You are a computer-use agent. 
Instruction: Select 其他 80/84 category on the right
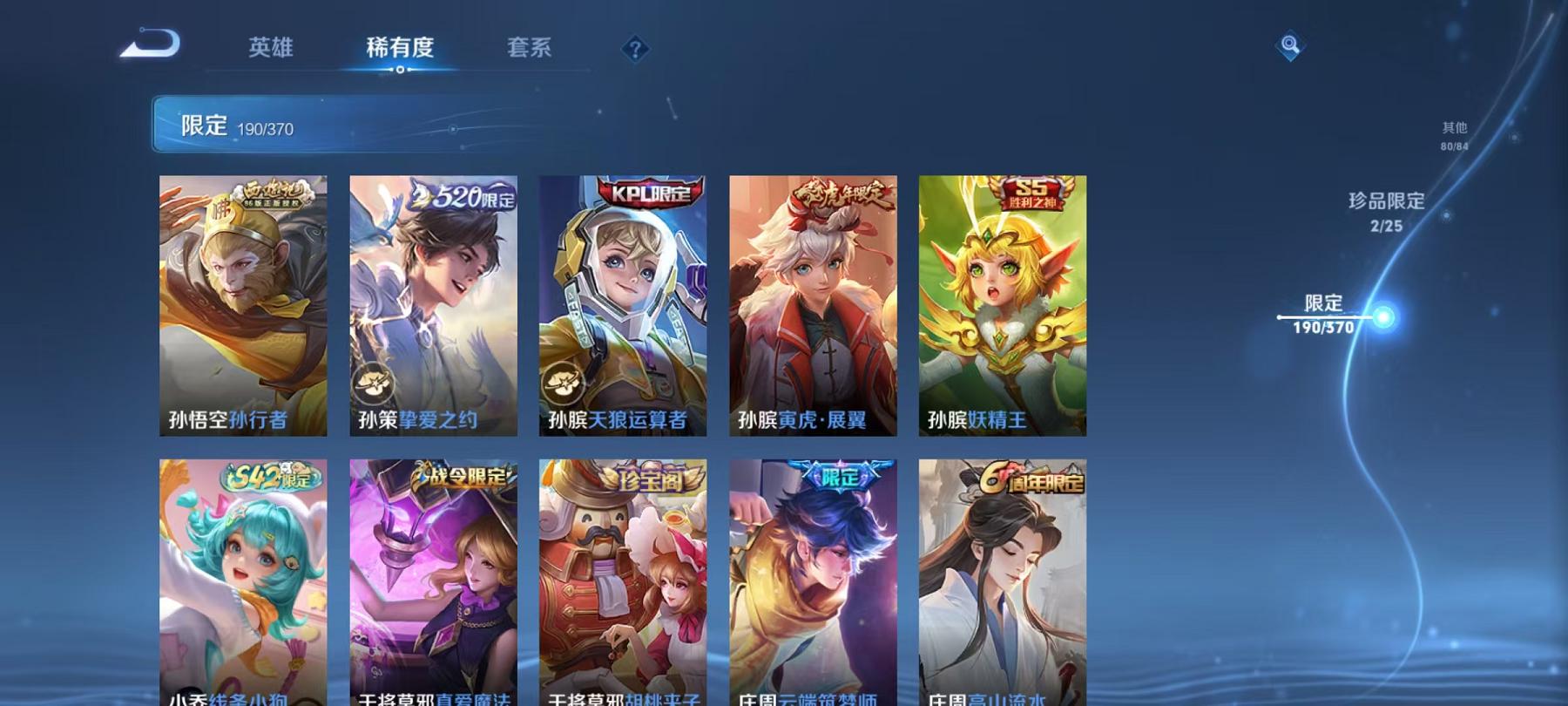coord(1453,134)
